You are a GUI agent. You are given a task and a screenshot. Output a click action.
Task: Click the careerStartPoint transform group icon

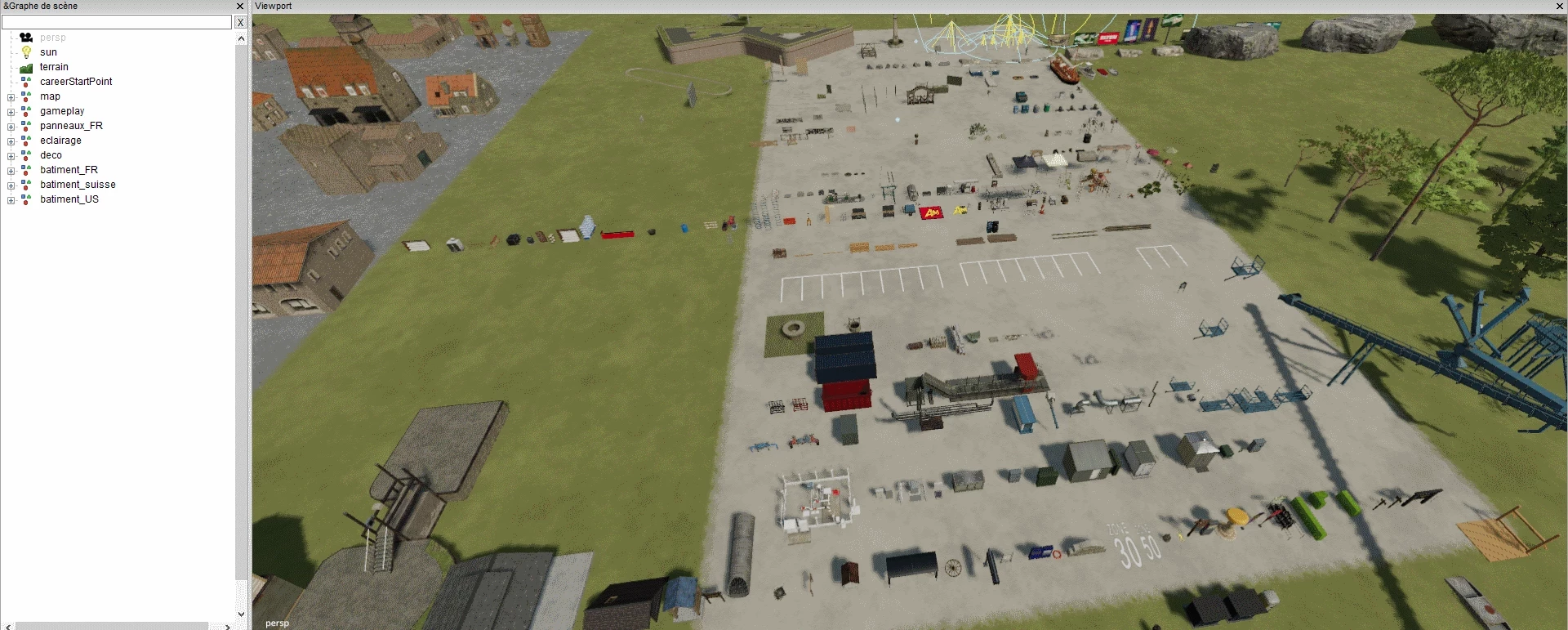click(x=27, y=82)
